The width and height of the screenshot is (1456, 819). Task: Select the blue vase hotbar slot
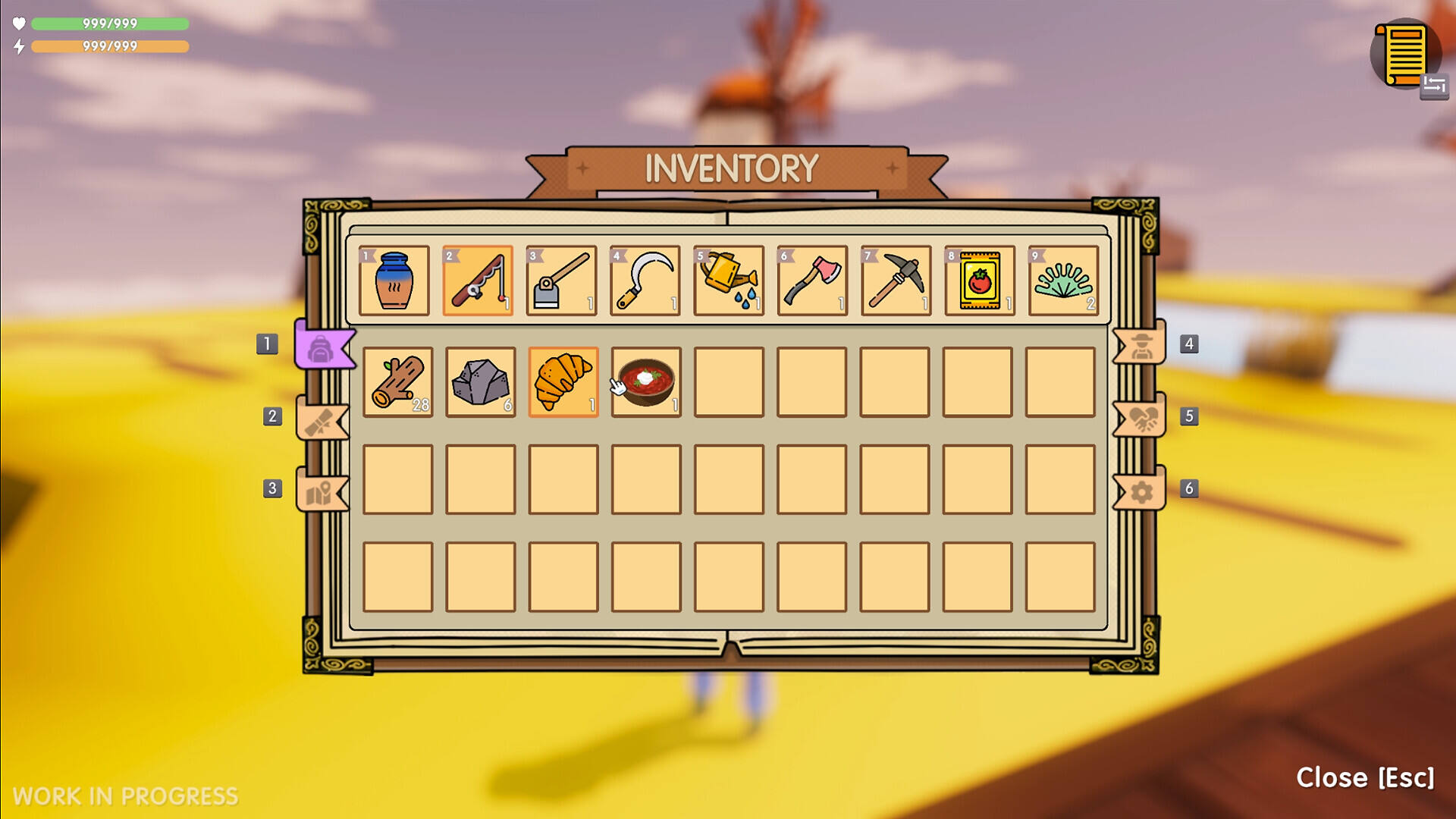(x=394, y=281)
